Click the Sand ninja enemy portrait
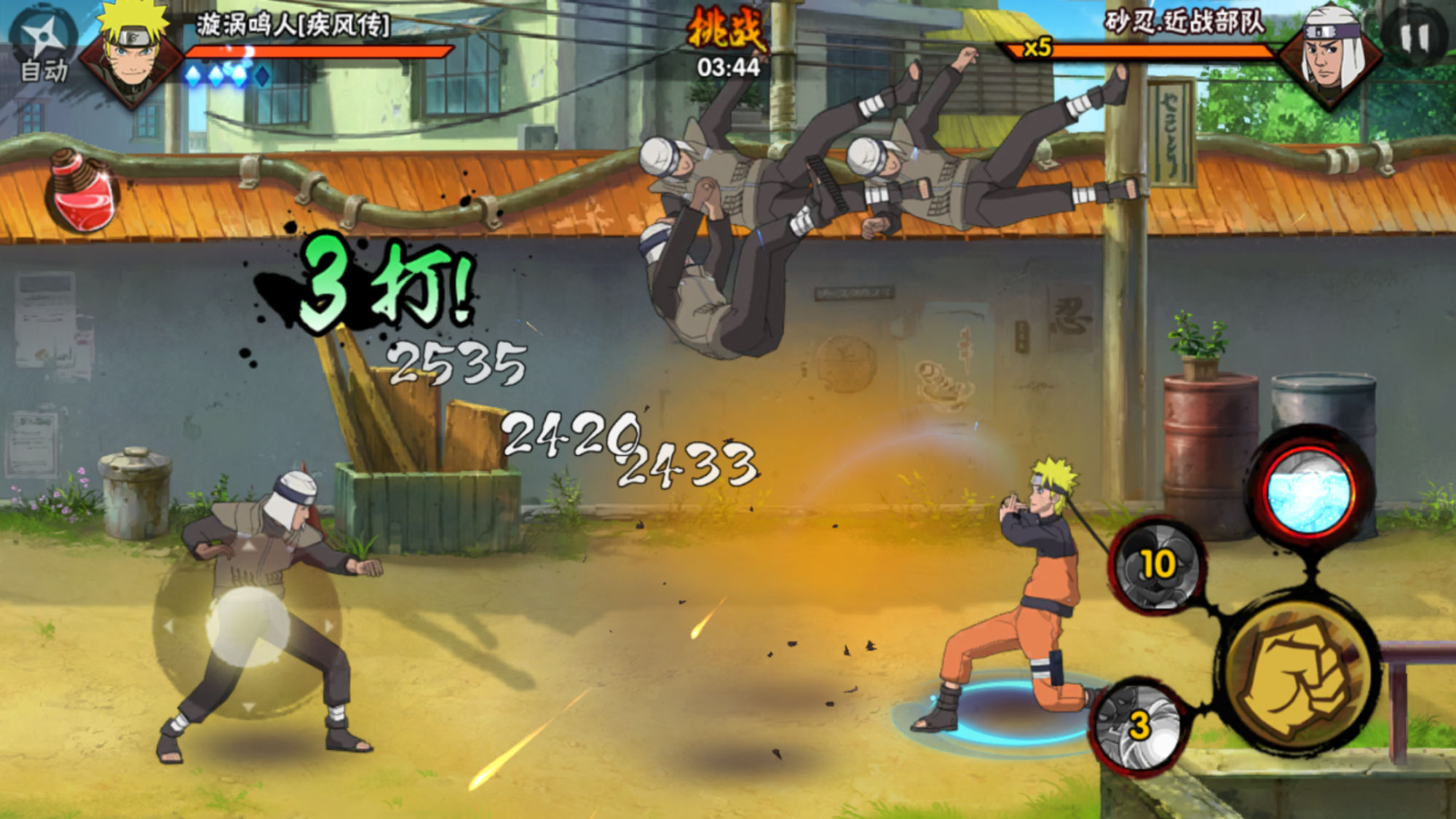The width and height of the screenshot is (1456, 819). [1331, 55]
